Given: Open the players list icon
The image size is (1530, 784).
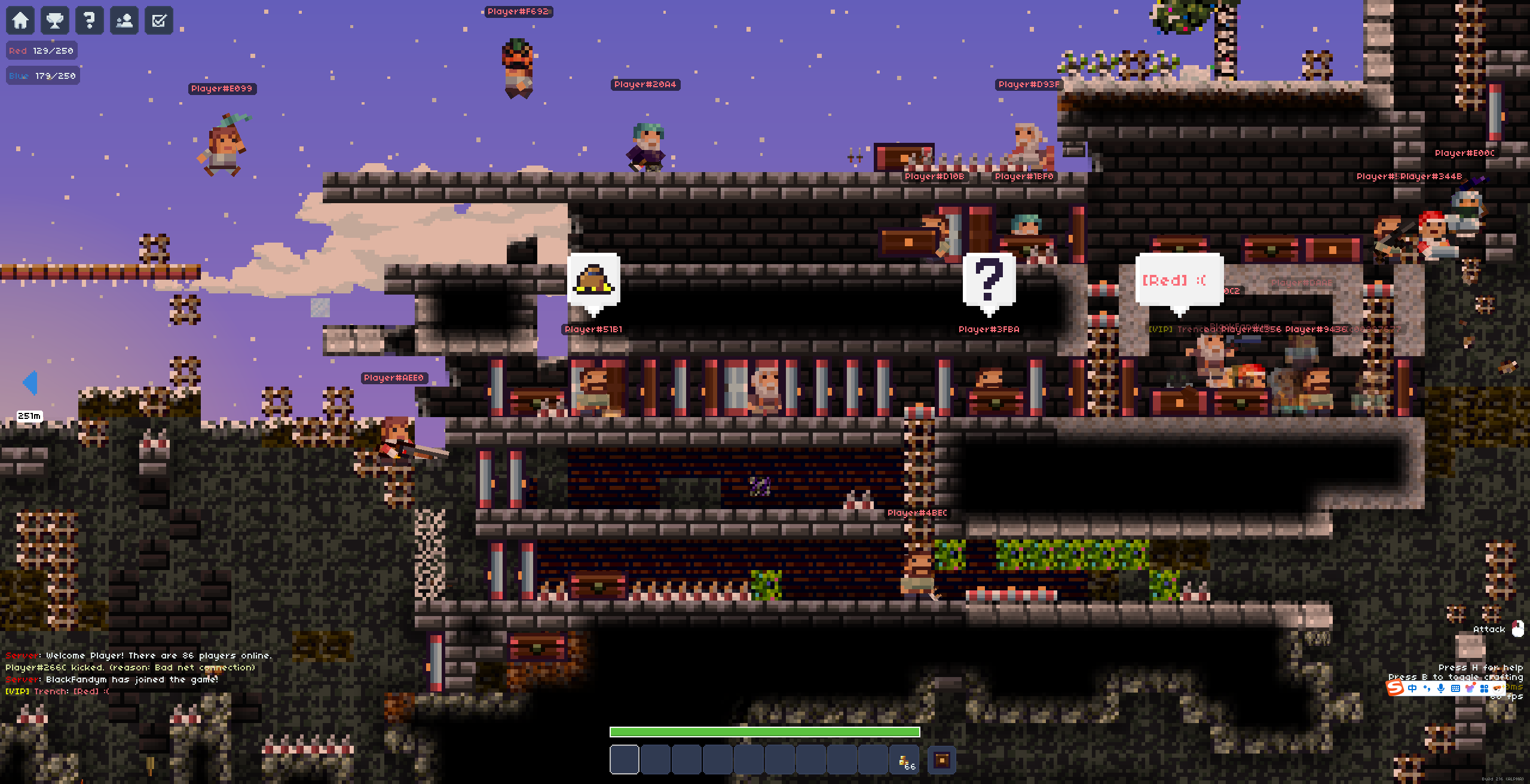Looking at the screenshot, I should 124,20.
